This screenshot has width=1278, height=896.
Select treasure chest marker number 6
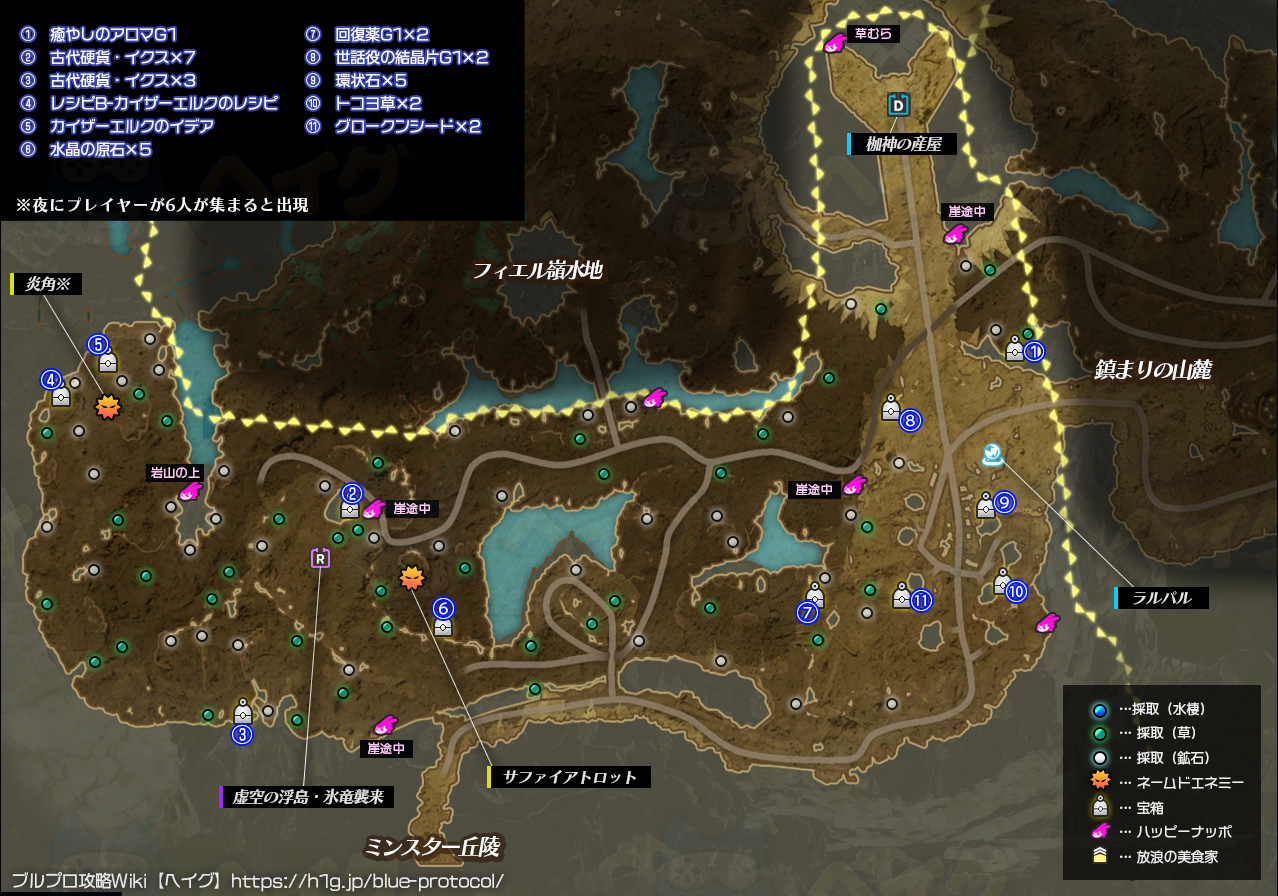pyautogui.click(x=443, y=624)
